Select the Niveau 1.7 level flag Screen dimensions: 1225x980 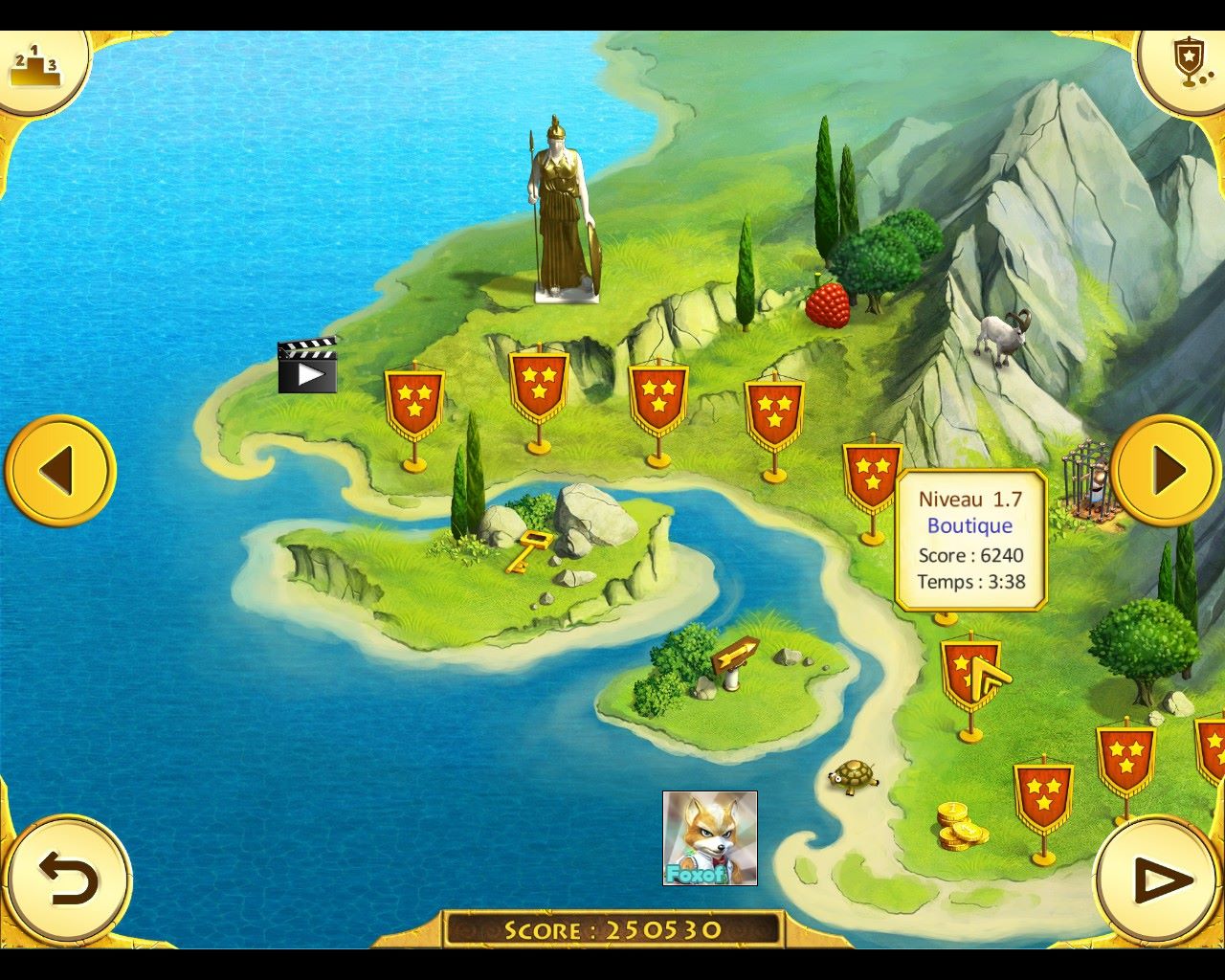click(x=970, y=673)
